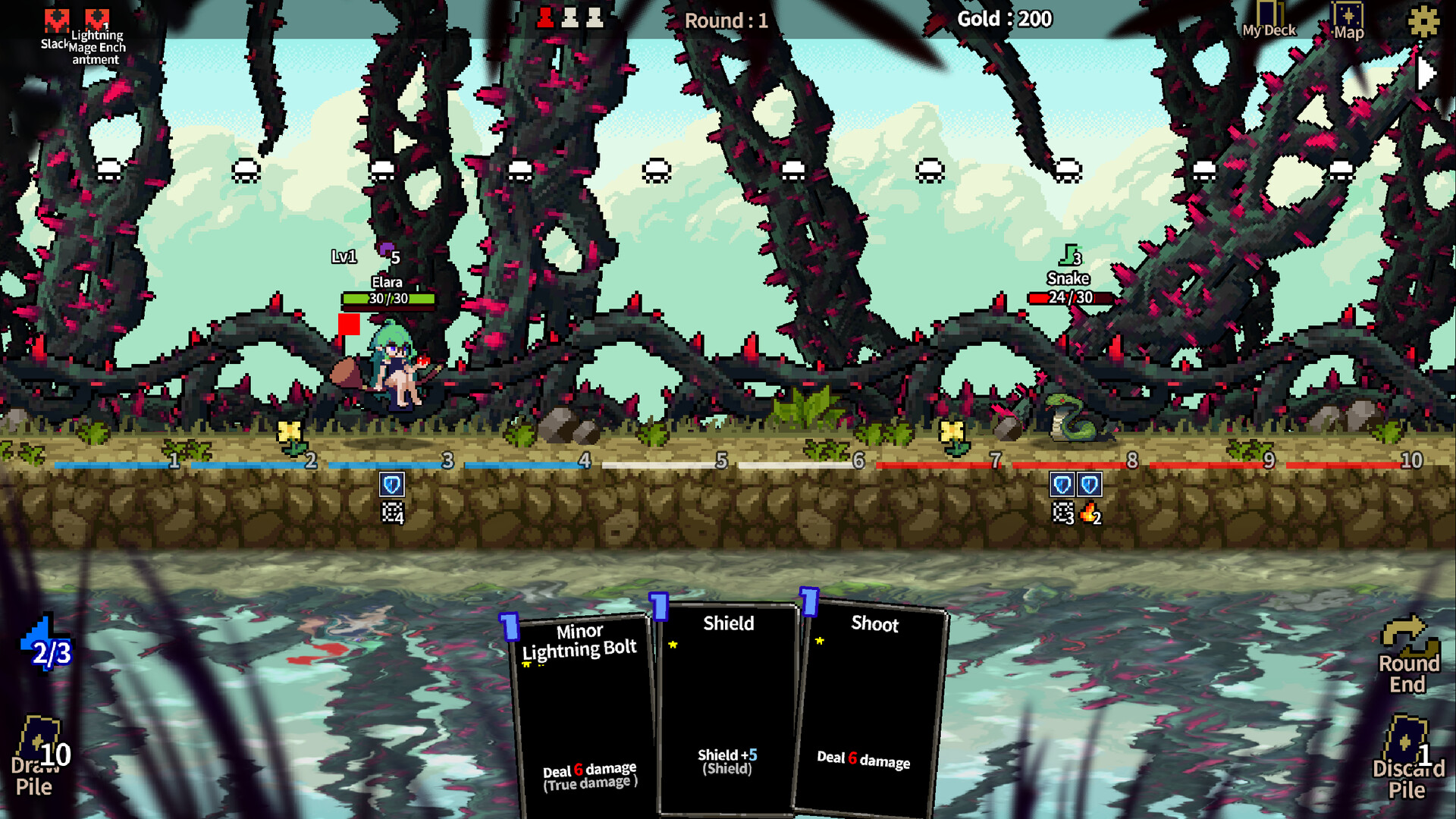The image size is (1456, 819).
Task: Click the Round: 1 header
Action: coord(724,20)
